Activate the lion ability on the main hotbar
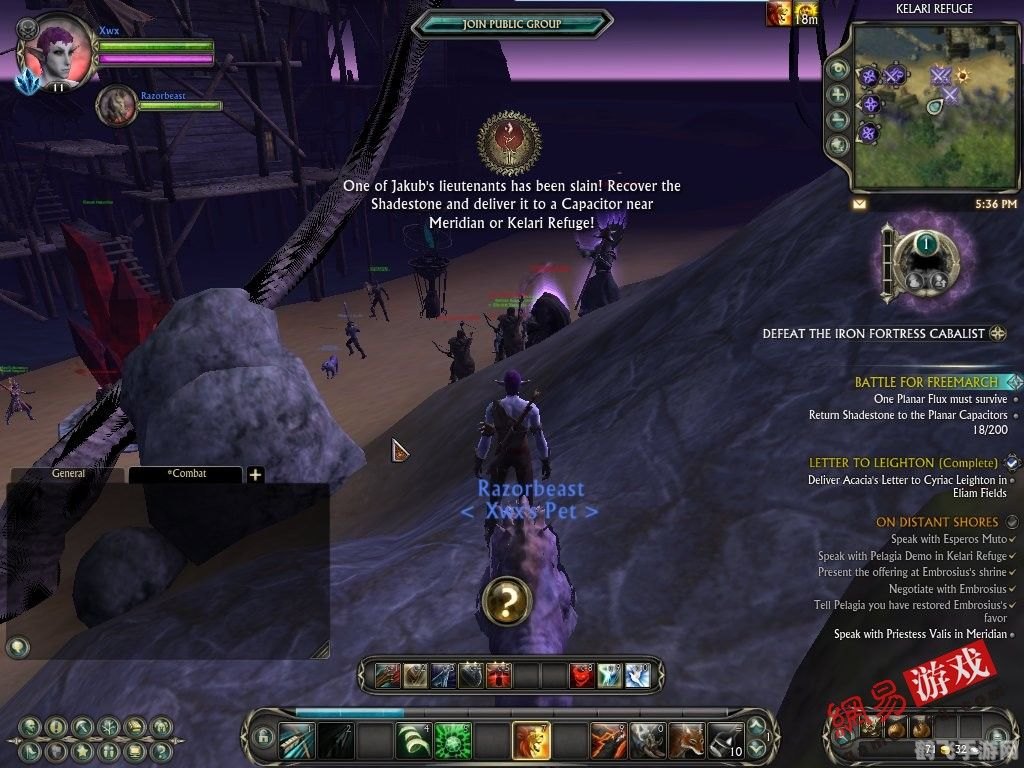Image resolution: width=1024 pixels, height=768 pixels. 531,741
